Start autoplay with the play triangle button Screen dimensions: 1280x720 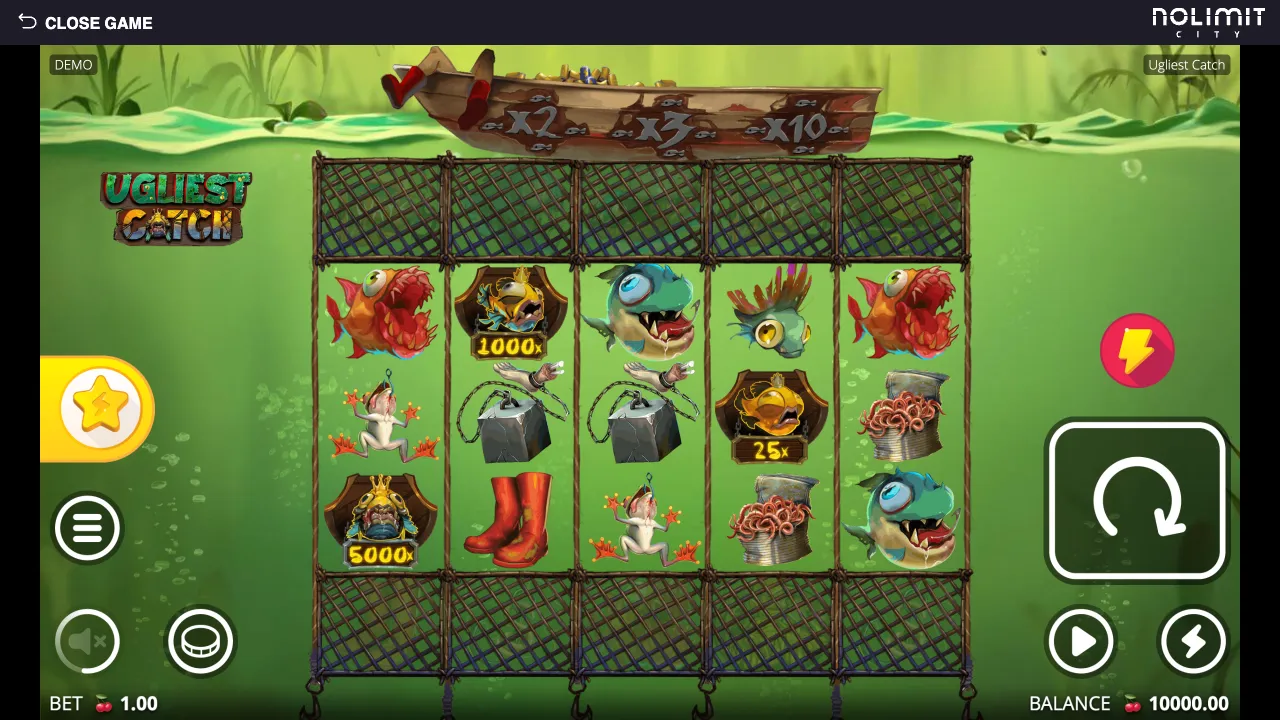point(1081,641)
